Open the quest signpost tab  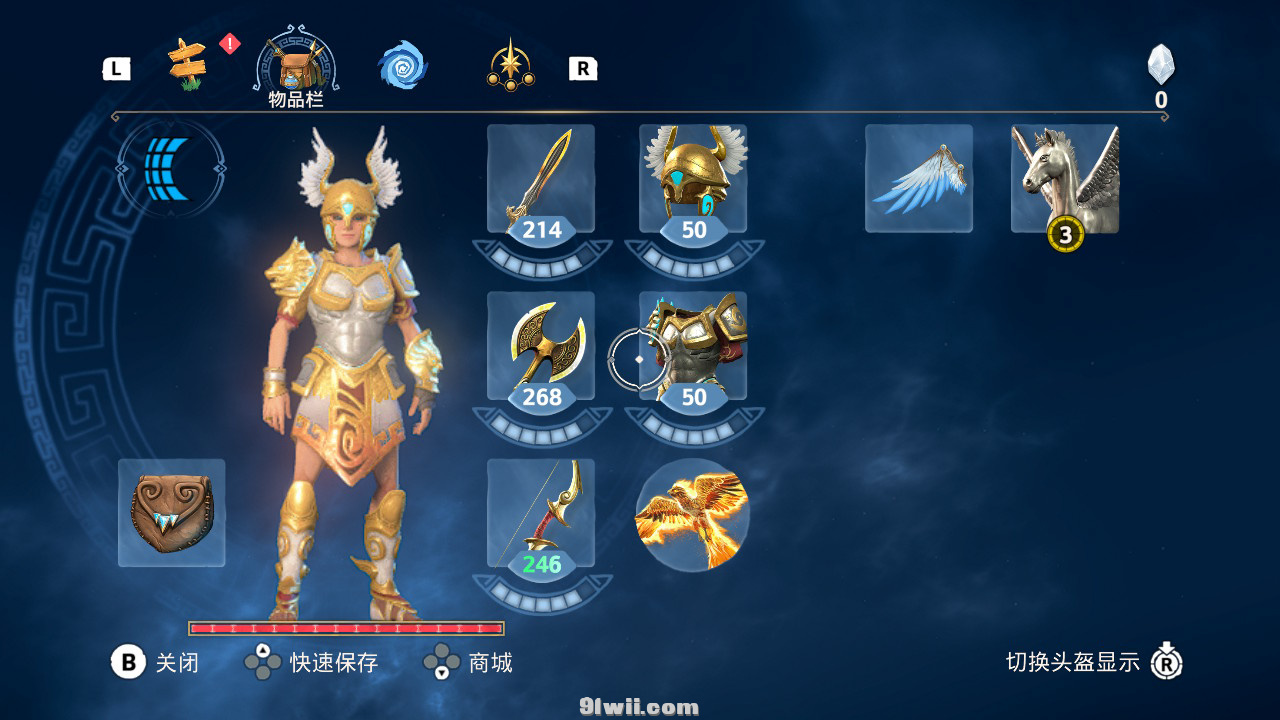pos(187,66)
